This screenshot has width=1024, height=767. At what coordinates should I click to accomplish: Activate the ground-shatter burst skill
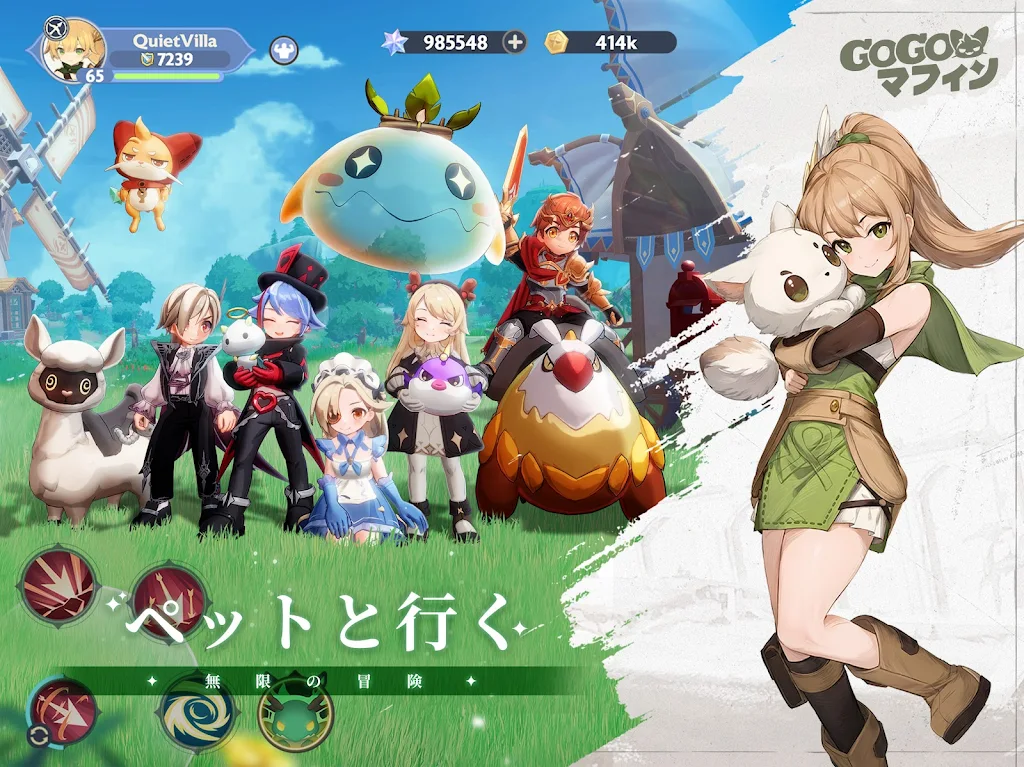click(x=59, y=585)
